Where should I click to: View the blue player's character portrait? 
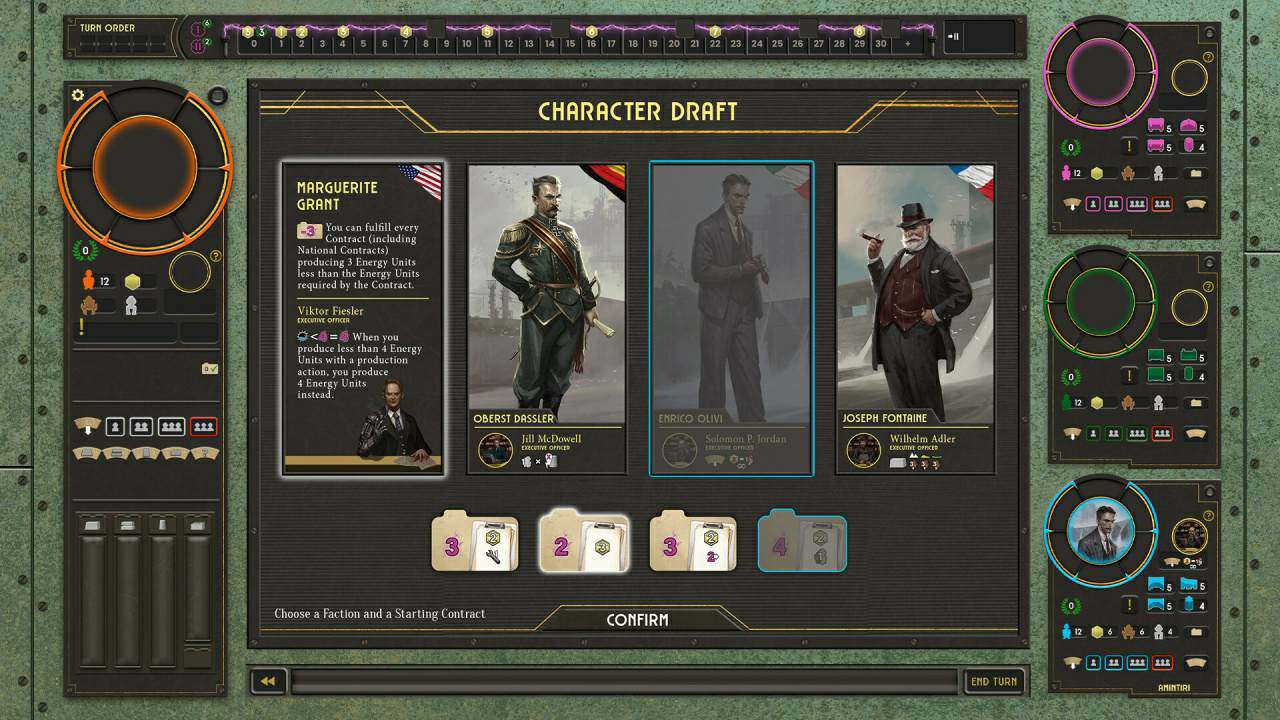coord(1099,532)
